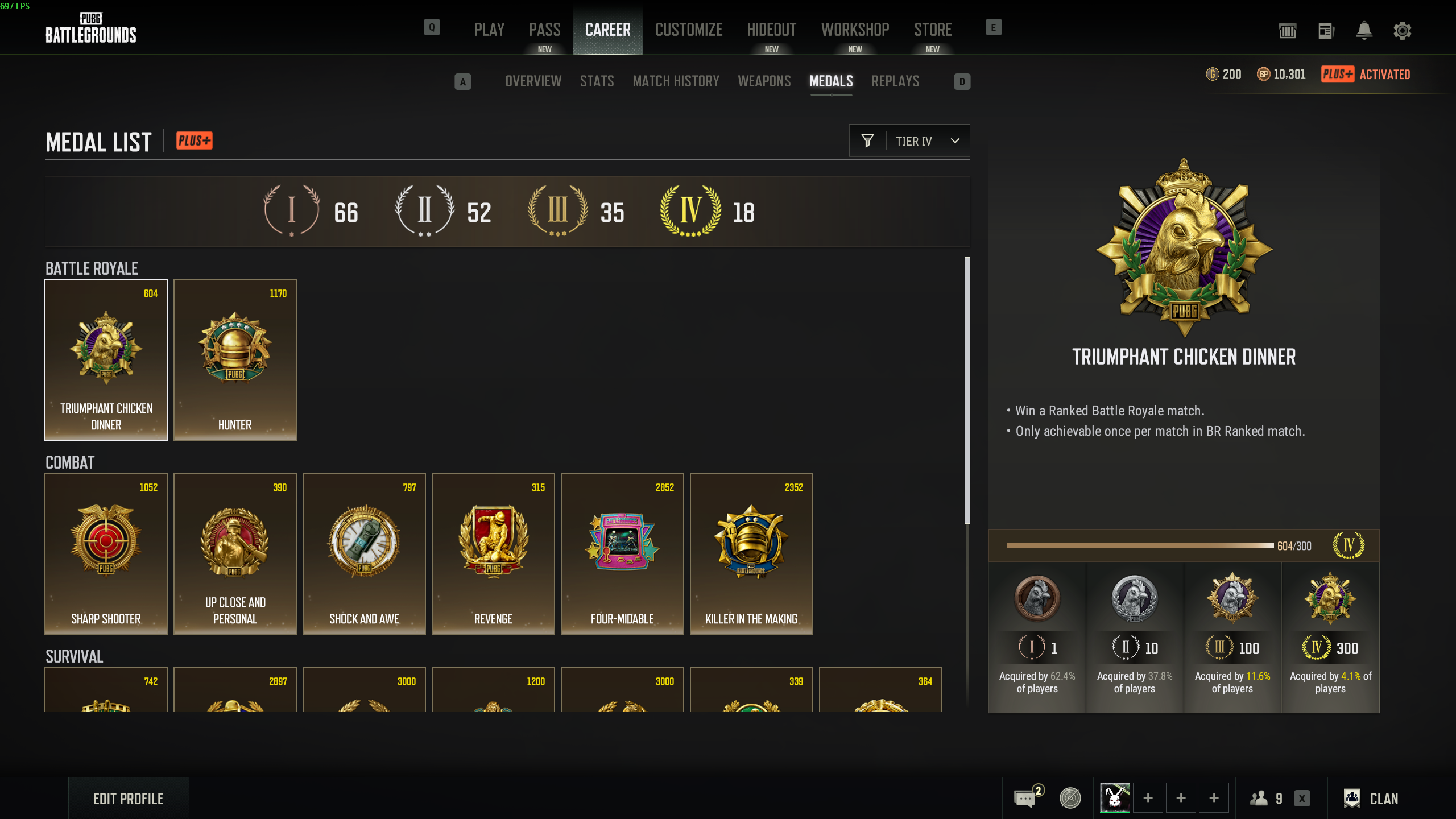Screen dimensions: 1456x819
Task: Open the notifications bell
Action: pyautogui.click(x=1364, y=31)
